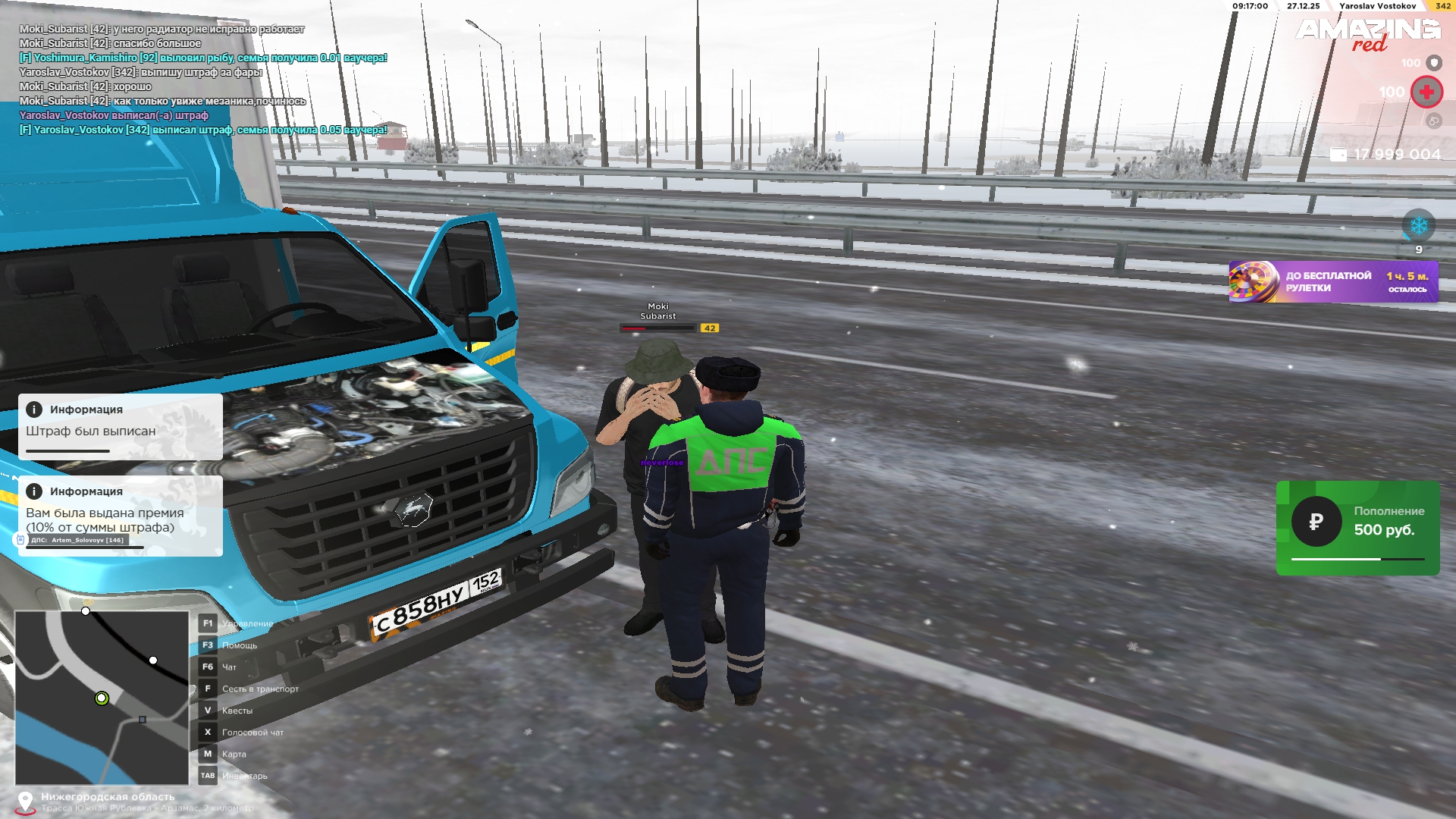The width and height of the screenshot is (1456, 819).
Task: Click the location pin for Нижегородская область
Action: (x=25, y=802)
